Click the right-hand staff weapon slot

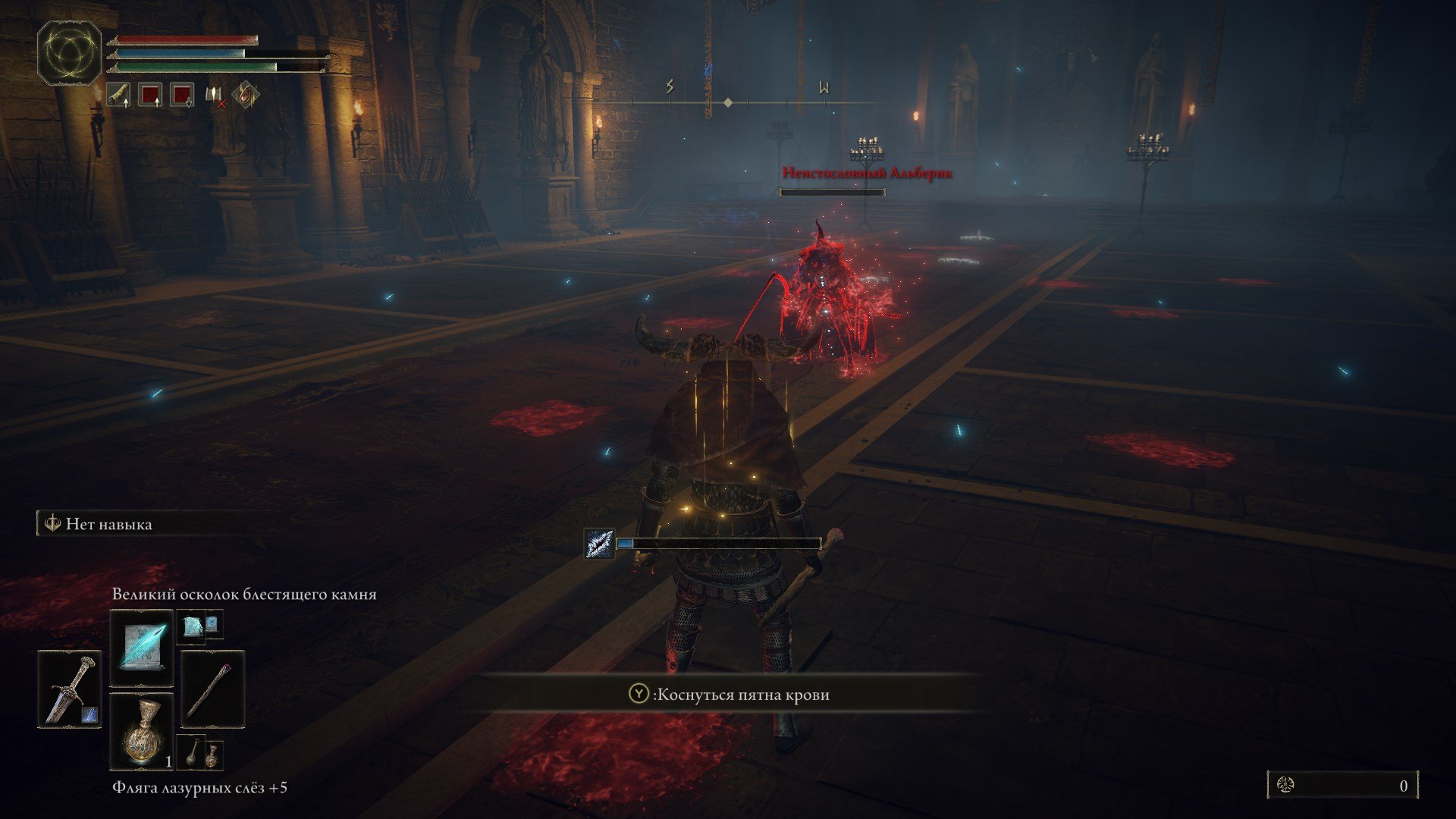click(212, 689)
